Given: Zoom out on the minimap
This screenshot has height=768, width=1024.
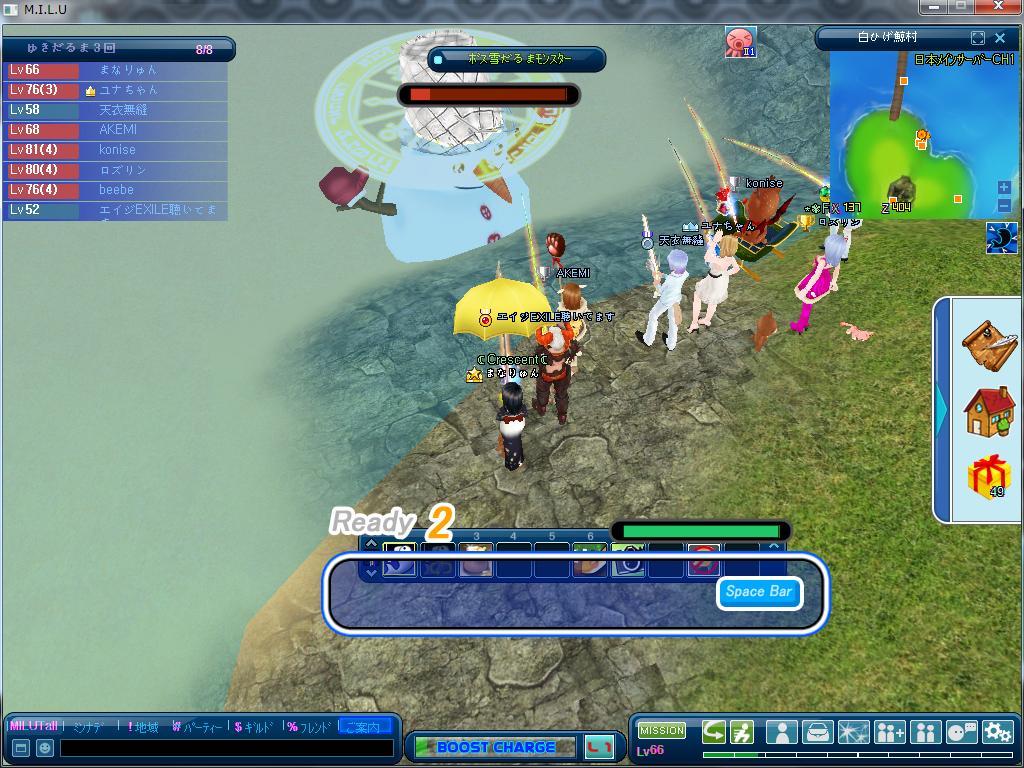Looking at the screenshot, I should tap(1004, 205).
